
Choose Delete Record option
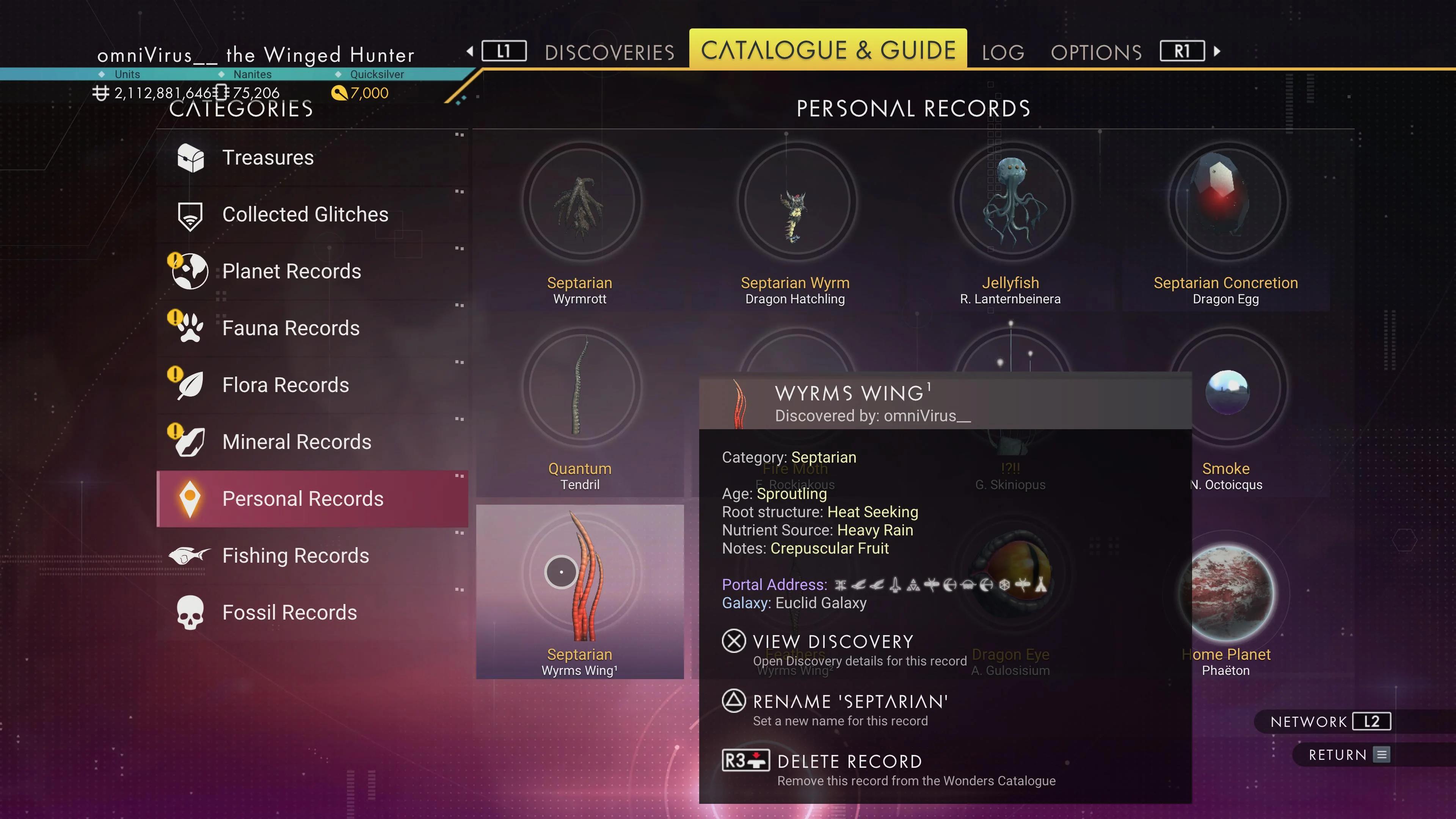tap(849, 762)
